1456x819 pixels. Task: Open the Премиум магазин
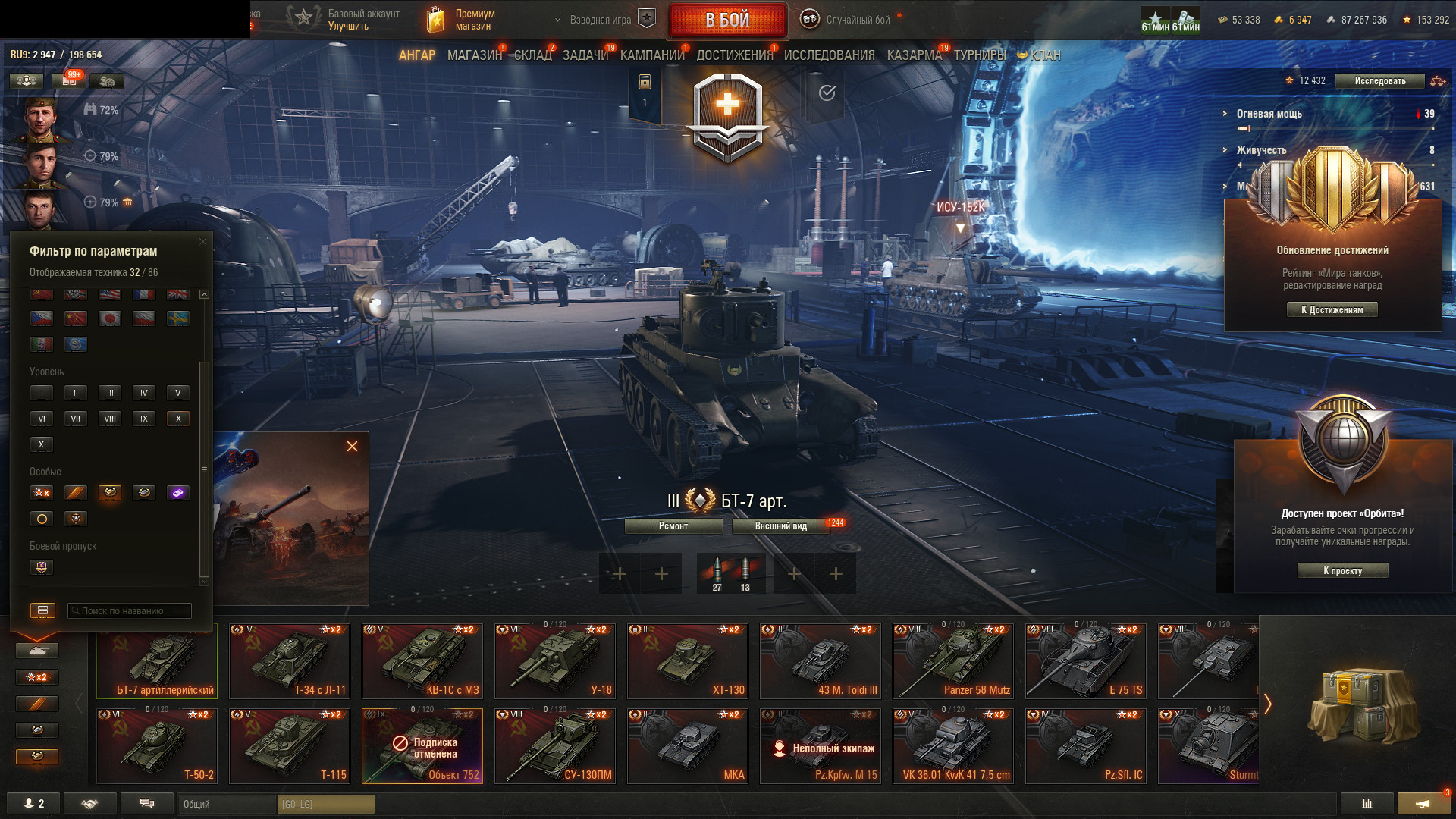tap(463, 20)
